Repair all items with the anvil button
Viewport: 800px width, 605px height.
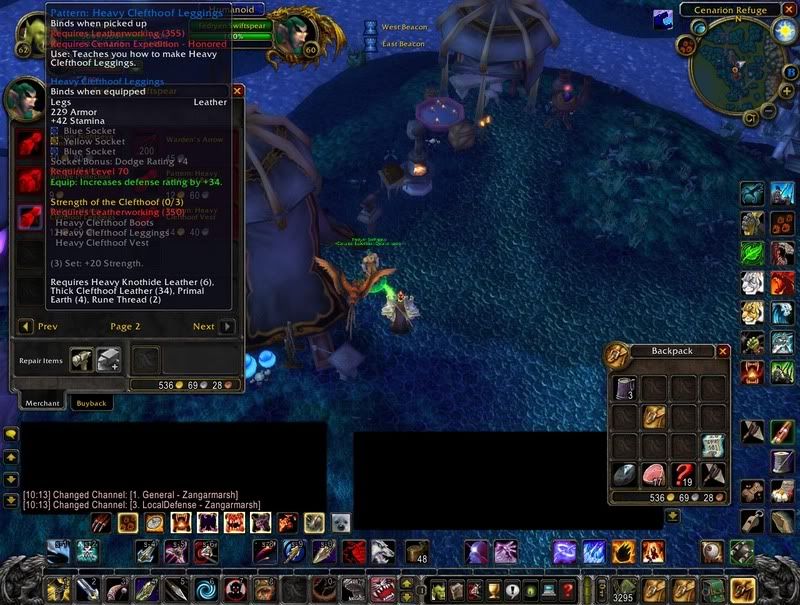click(x=108, y=359)
